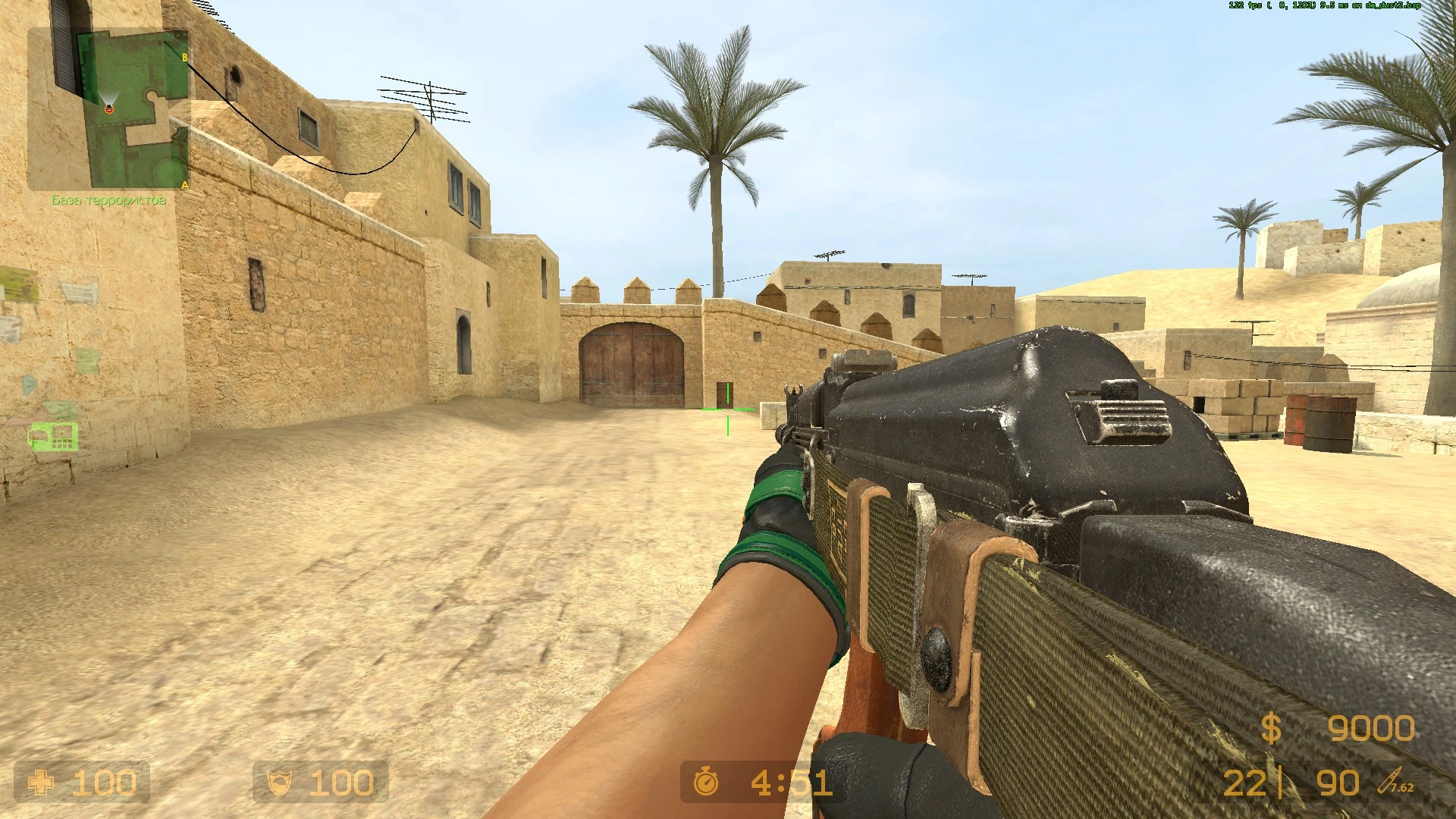Click the green crosshair in screen center
The image size is (1456, 819).
point(728,409)
